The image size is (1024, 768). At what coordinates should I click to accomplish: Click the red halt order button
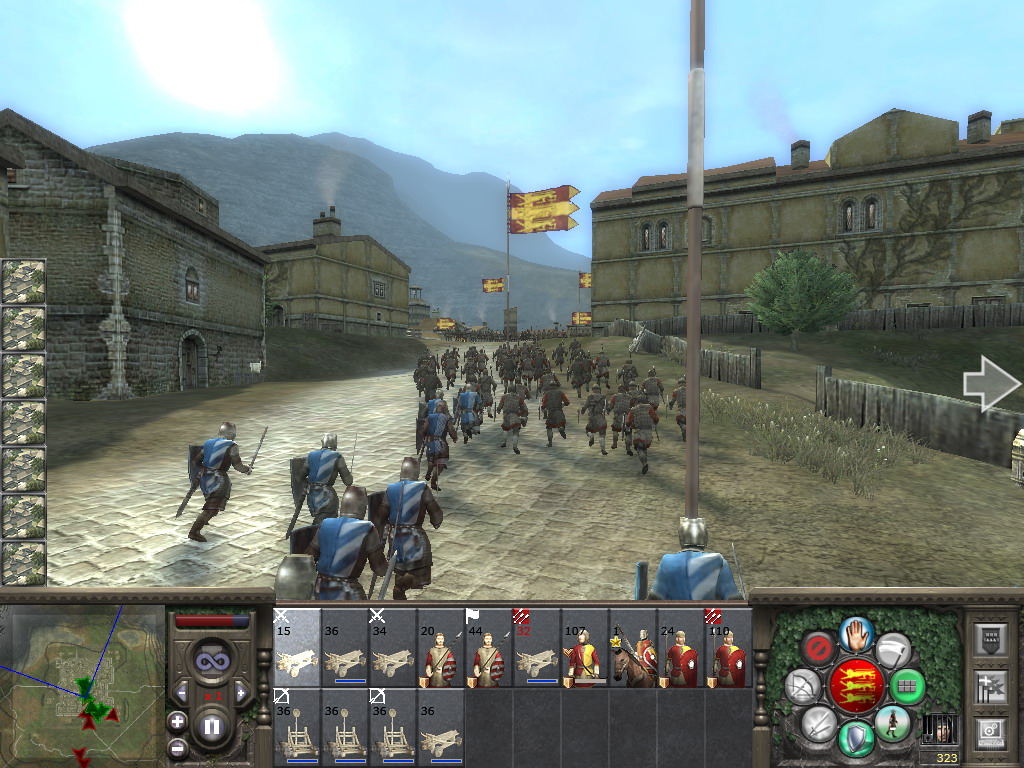click(818, 648)
